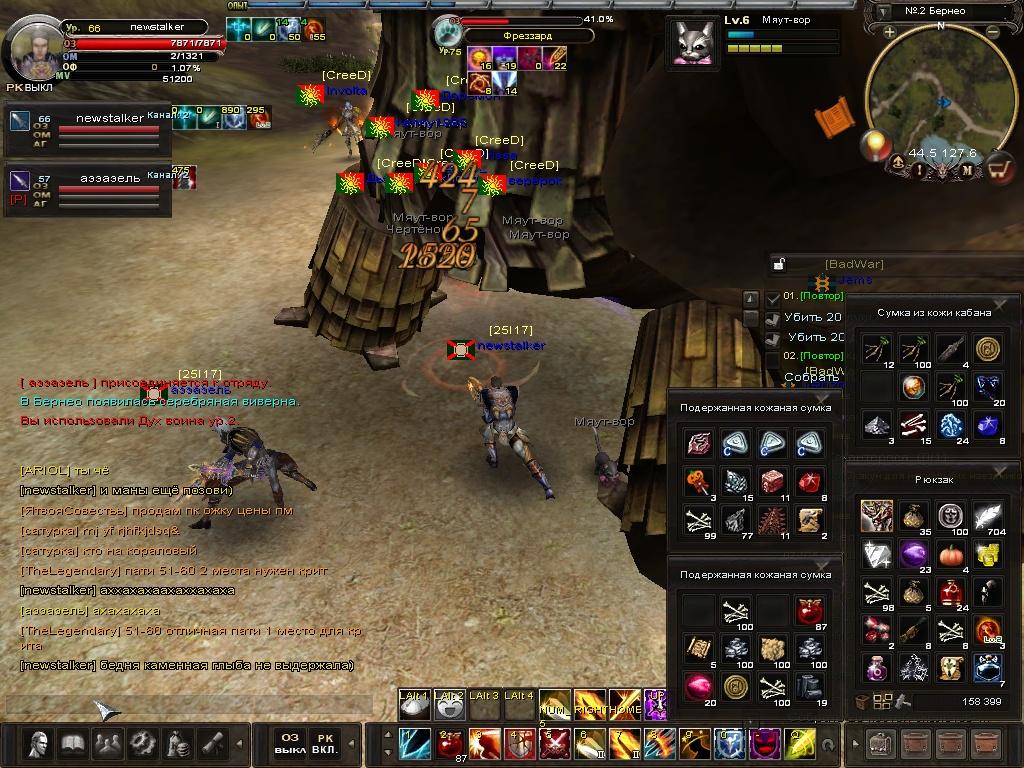Viewport: 1024px width, 768px height.
Task: Zoom out the minimap with the minus button
Action: 993,32
